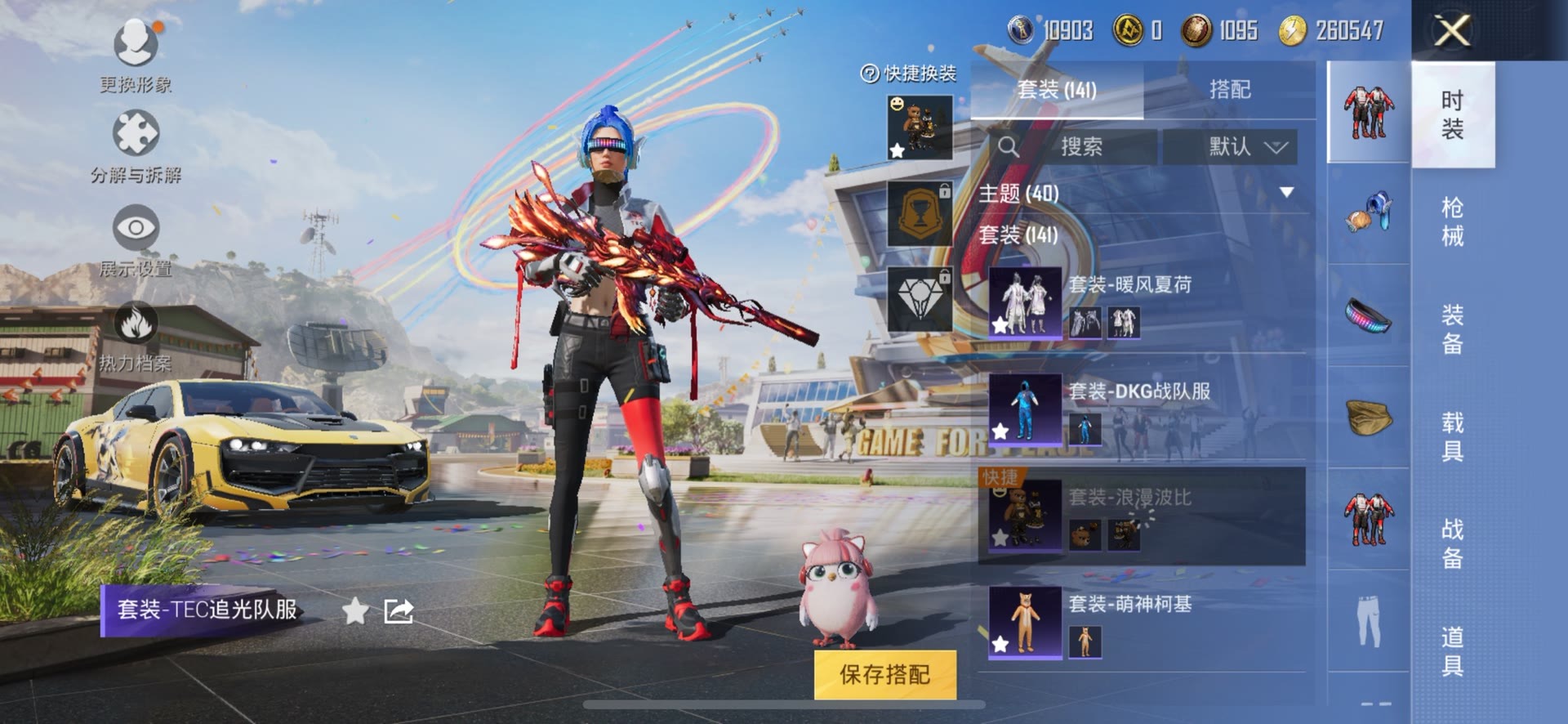
Task: Switch to the 搭配 tab
Action: 1229,90
